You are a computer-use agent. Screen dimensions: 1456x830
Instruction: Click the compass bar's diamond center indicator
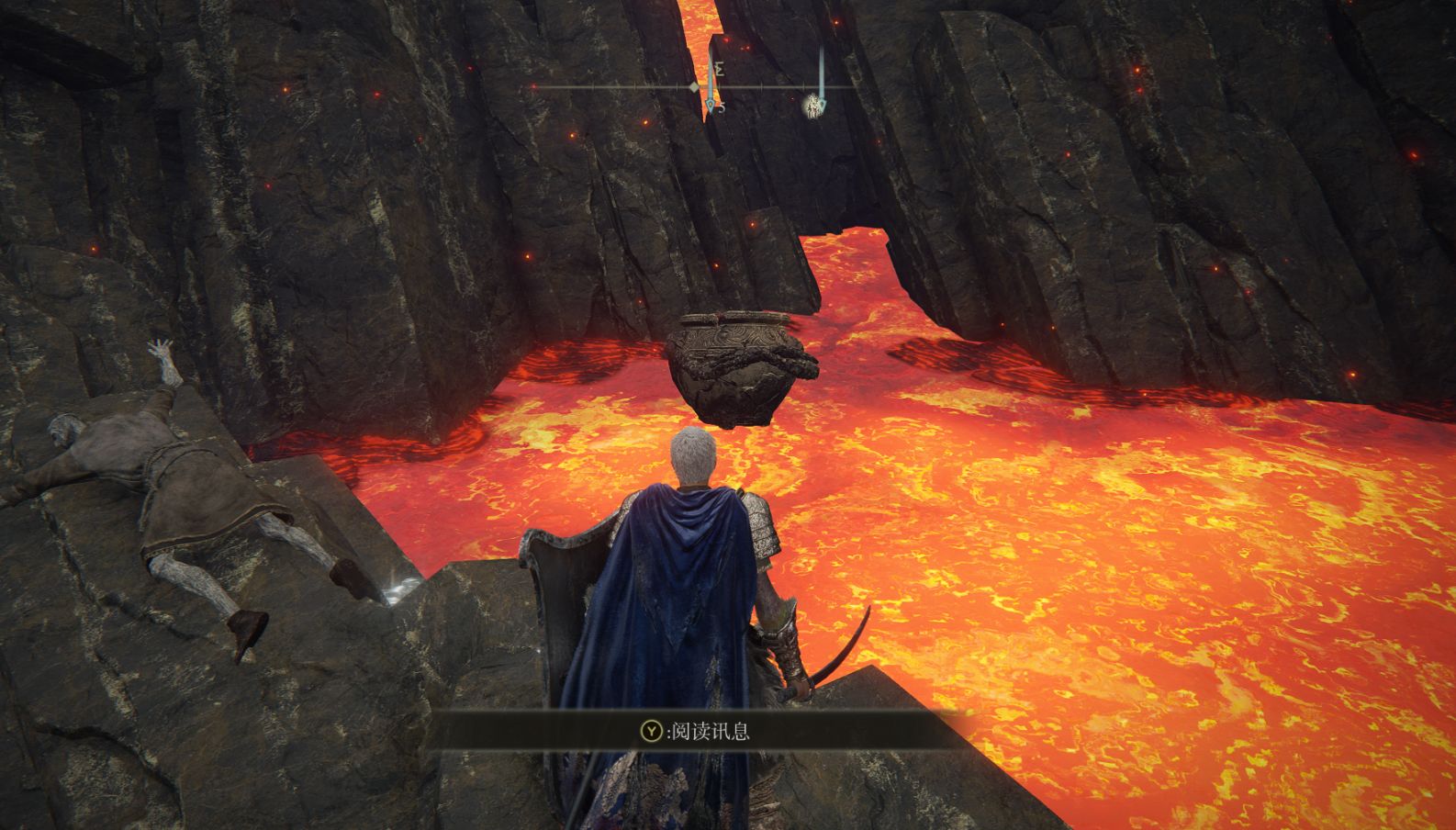click(x=695, y=87)
